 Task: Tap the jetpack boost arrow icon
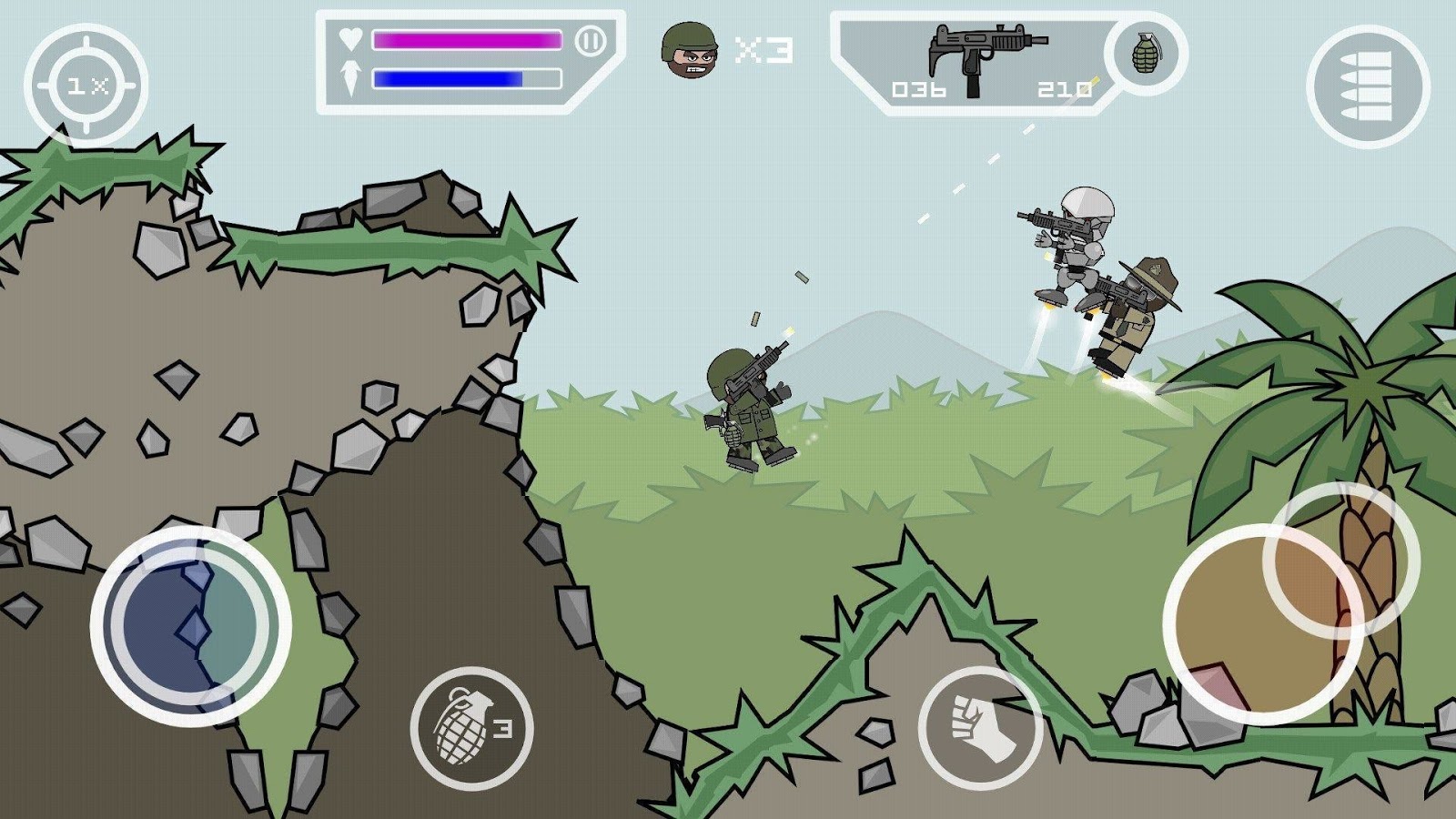click(x=353, y=80)
